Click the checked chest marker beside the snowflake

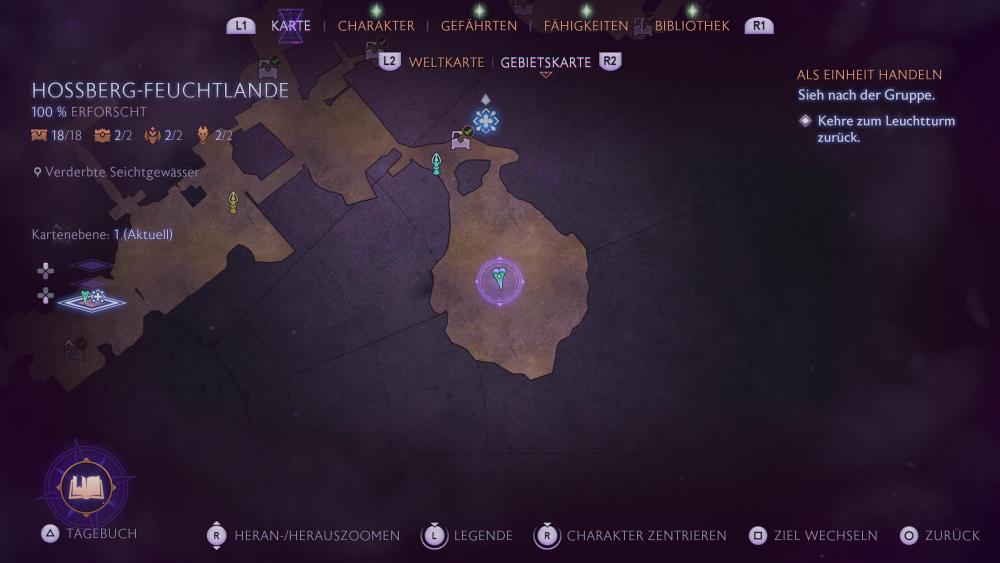tap(461, 140)
